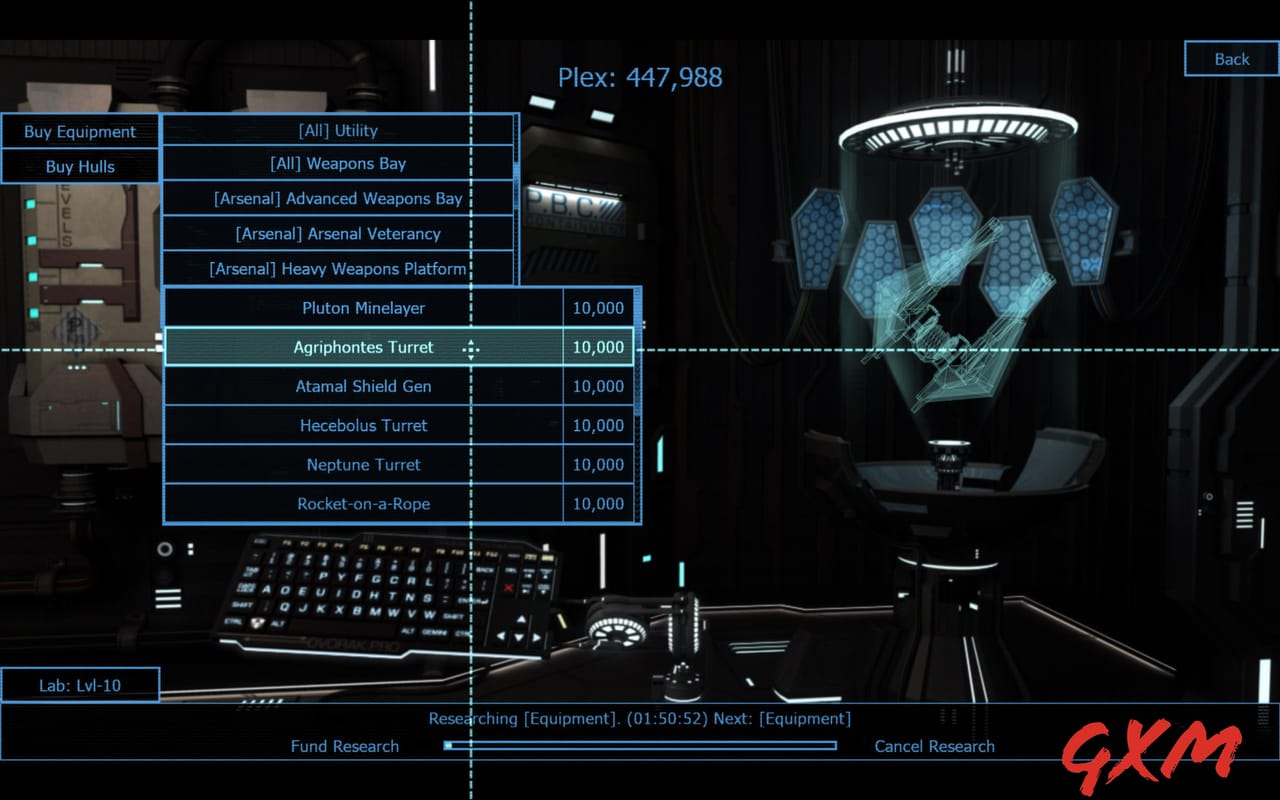The height and width of the screenshot is (800, 1280).
Task: Select the Atamal Shield Gen item
Action: pos(363,386)
